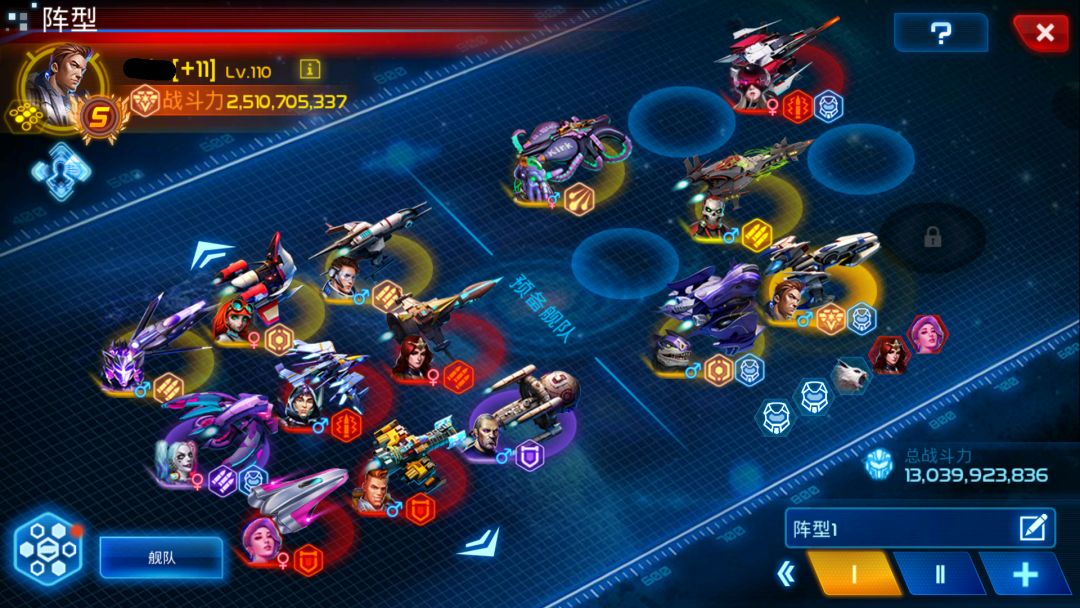Collapse the formation panel with double arrow
Viewport: 1080px width, 608px height.
pyautogui.click(x=788, y=574)
